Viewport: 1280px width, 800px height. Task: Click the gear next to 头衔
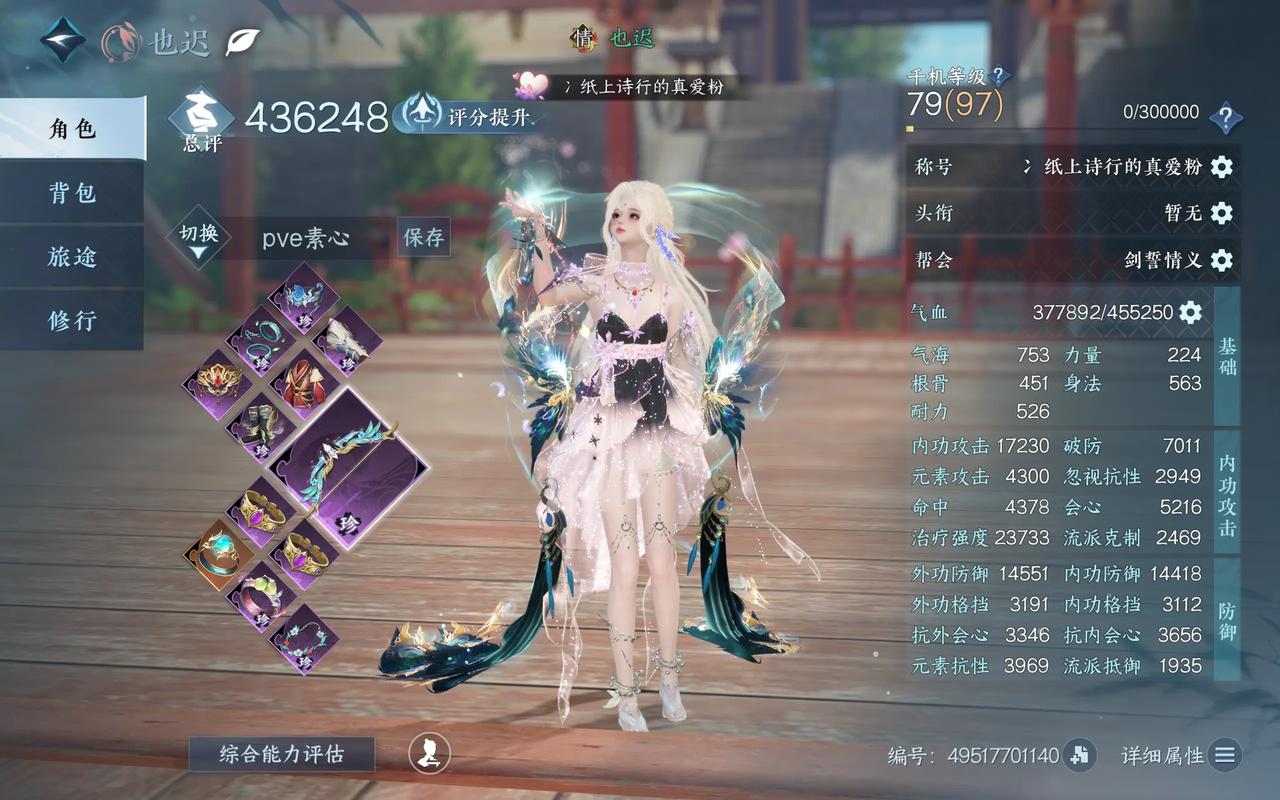[x=1221, y=213]
